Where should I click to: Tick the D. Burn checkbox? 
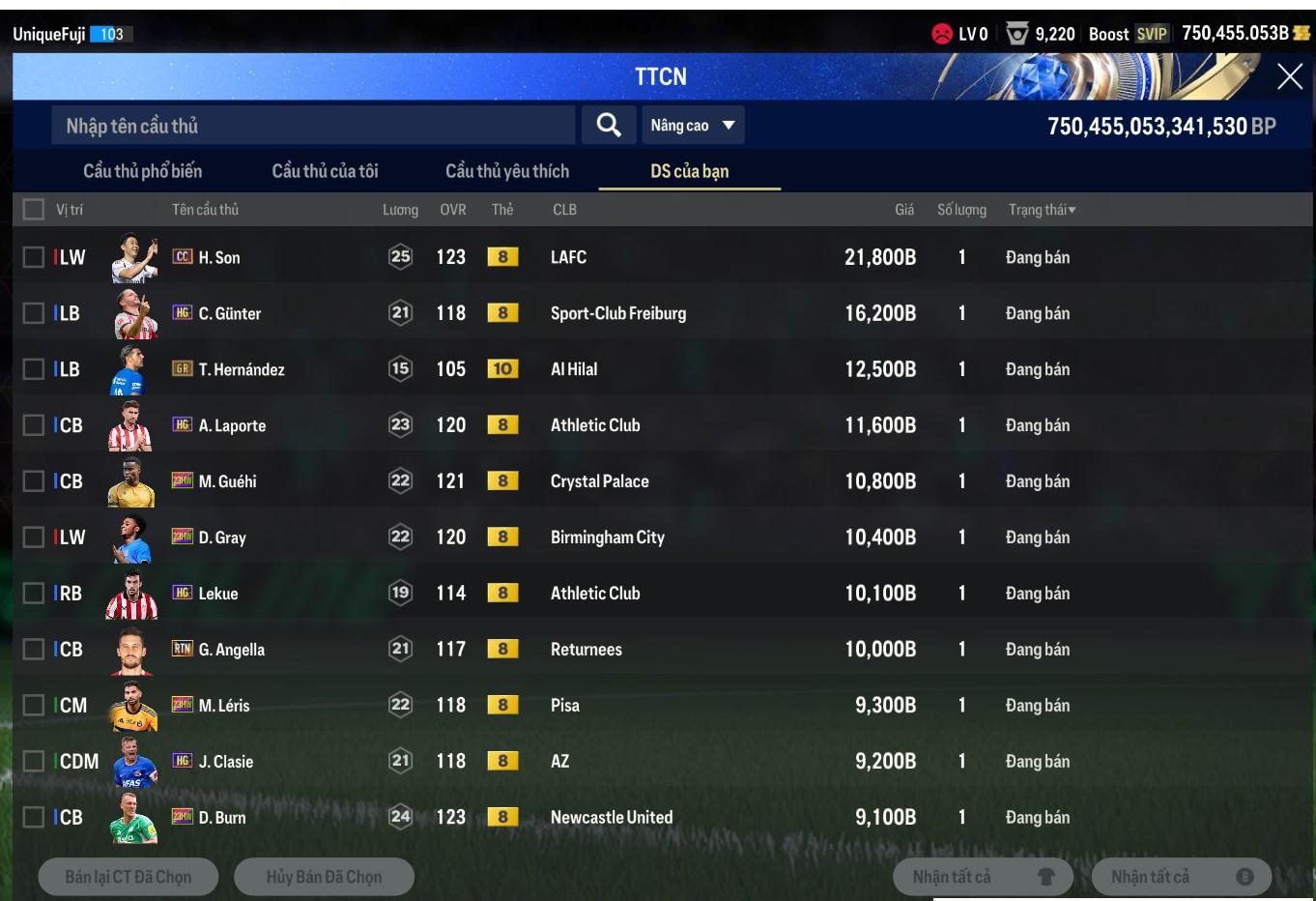pyautogui.click(x=34, y=818)
